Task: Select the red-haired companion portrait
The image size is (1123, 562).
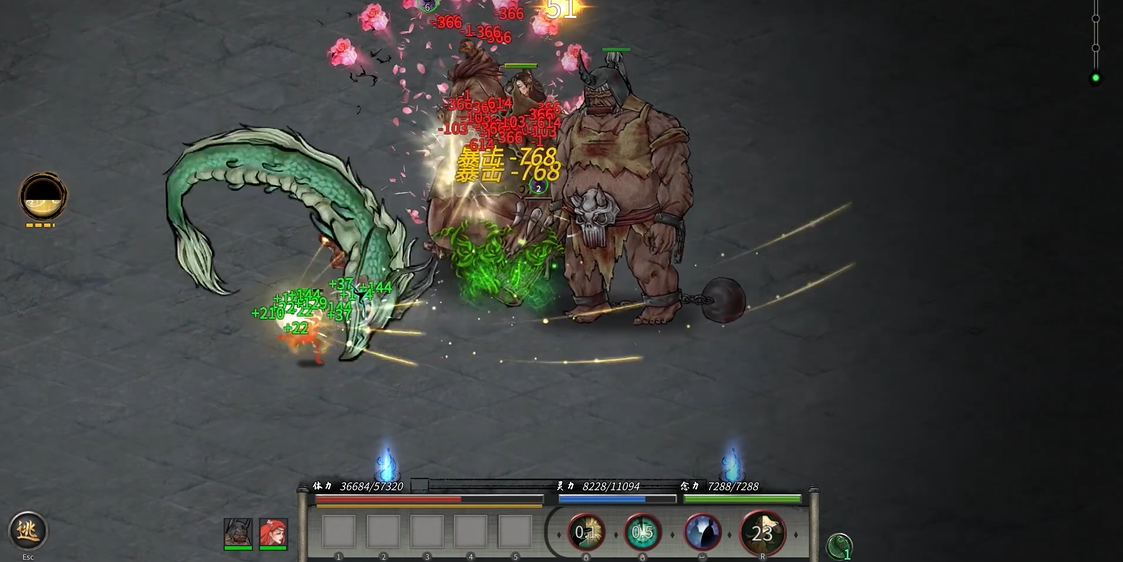Action: 273,532
